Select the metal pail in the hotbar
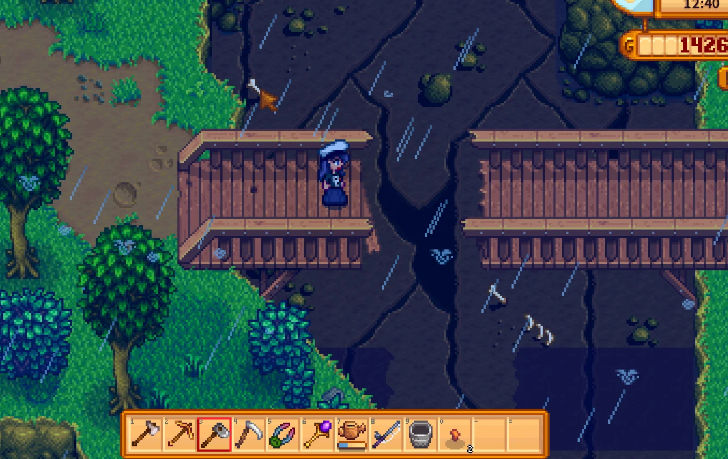This screenshot has height=459, width=728. 419,433
